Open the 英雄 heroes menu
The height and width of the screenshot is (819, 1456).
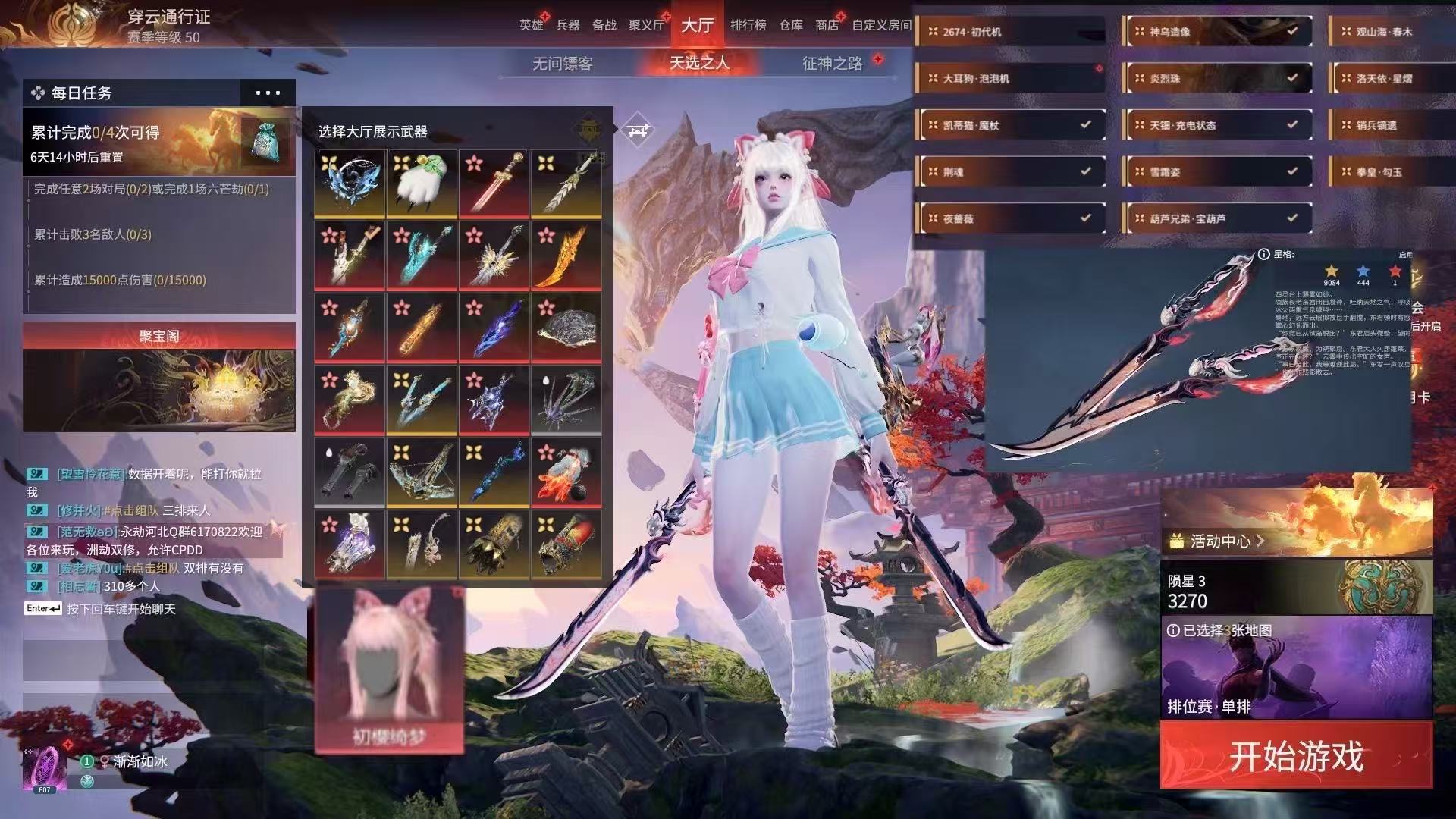pyautogui.click(x=531, y=25)
